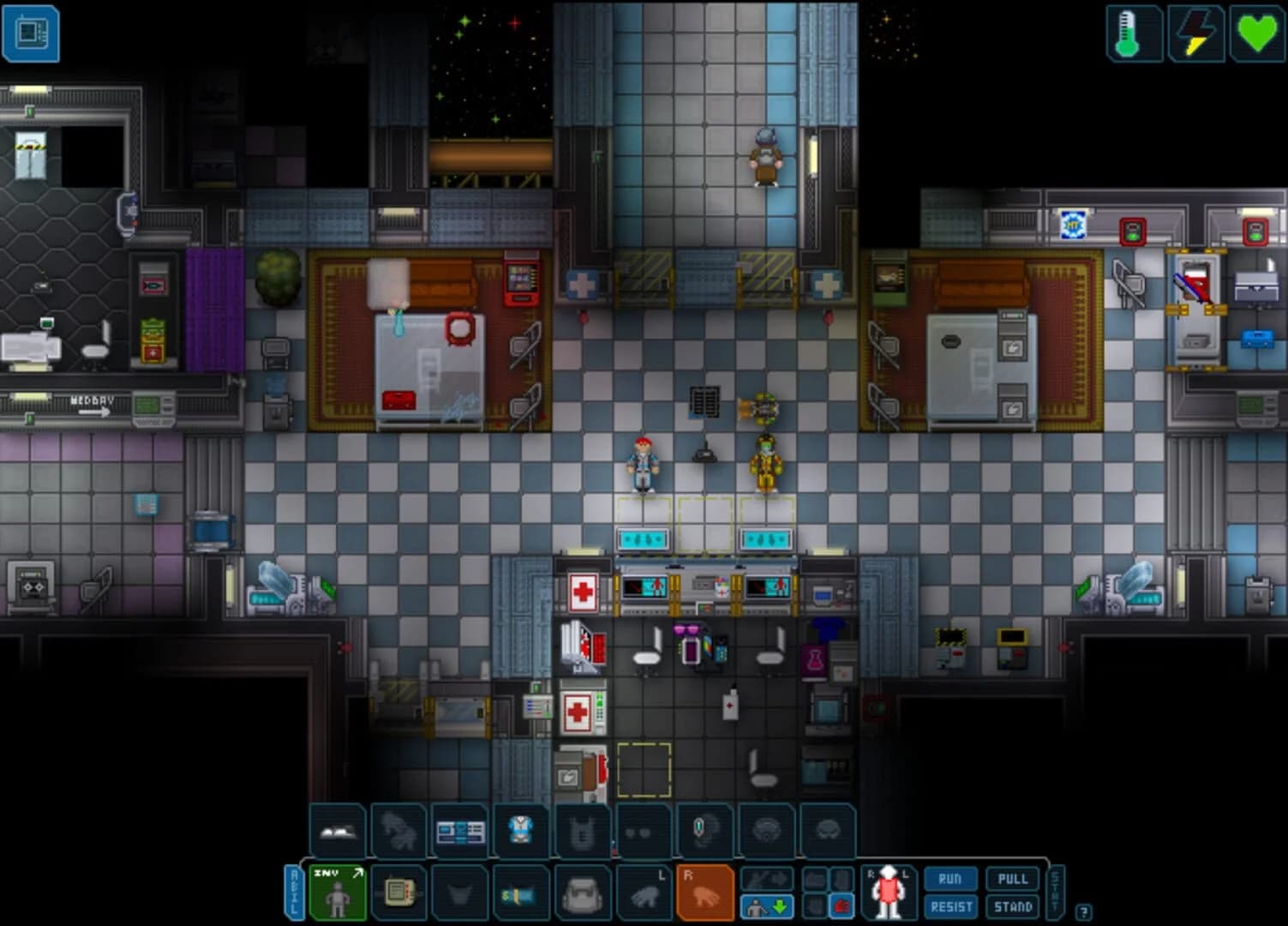Expand inventory using the green INV arrow

357,871
